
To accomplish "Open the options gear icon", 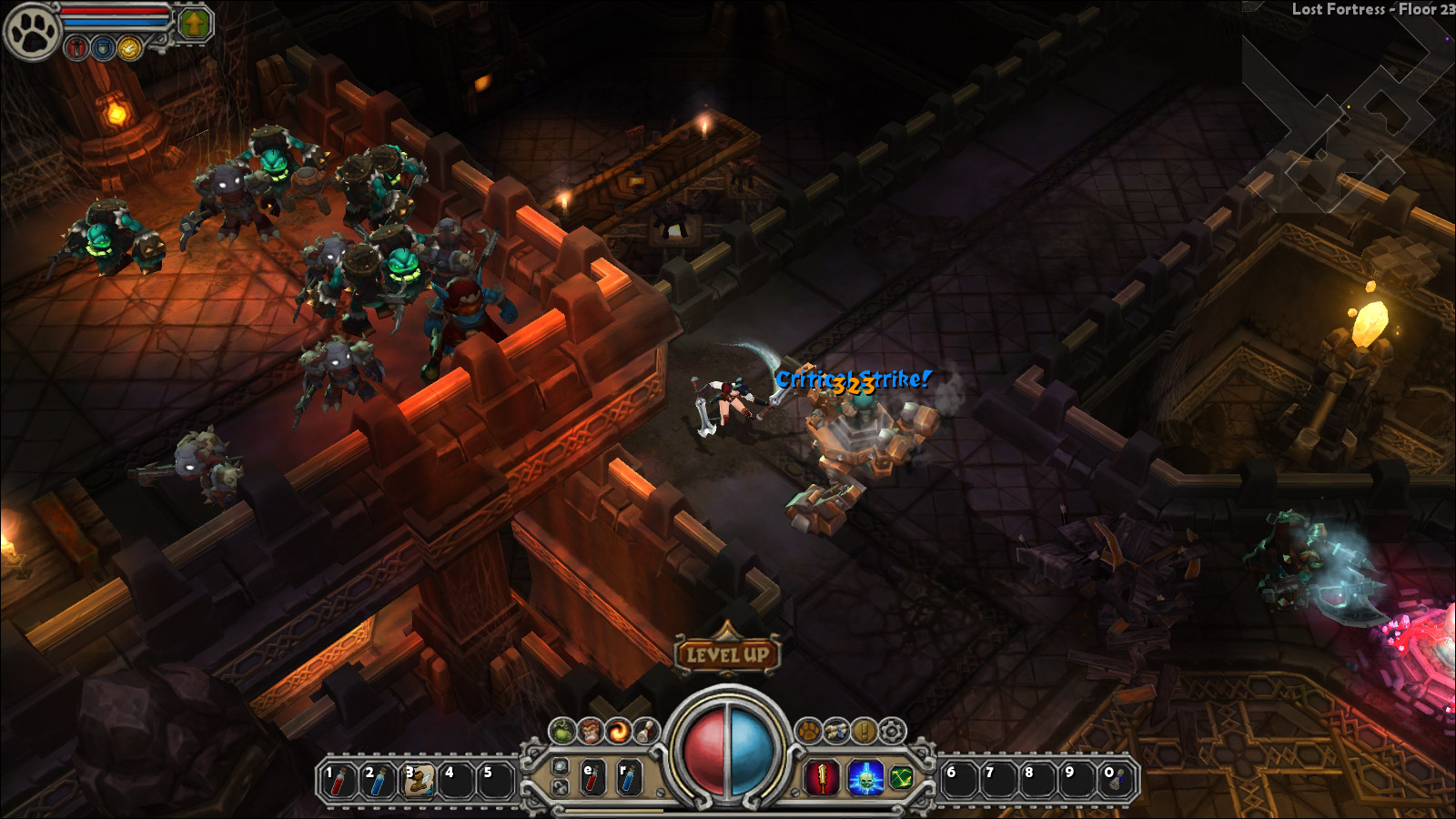I will pos(893,731).
